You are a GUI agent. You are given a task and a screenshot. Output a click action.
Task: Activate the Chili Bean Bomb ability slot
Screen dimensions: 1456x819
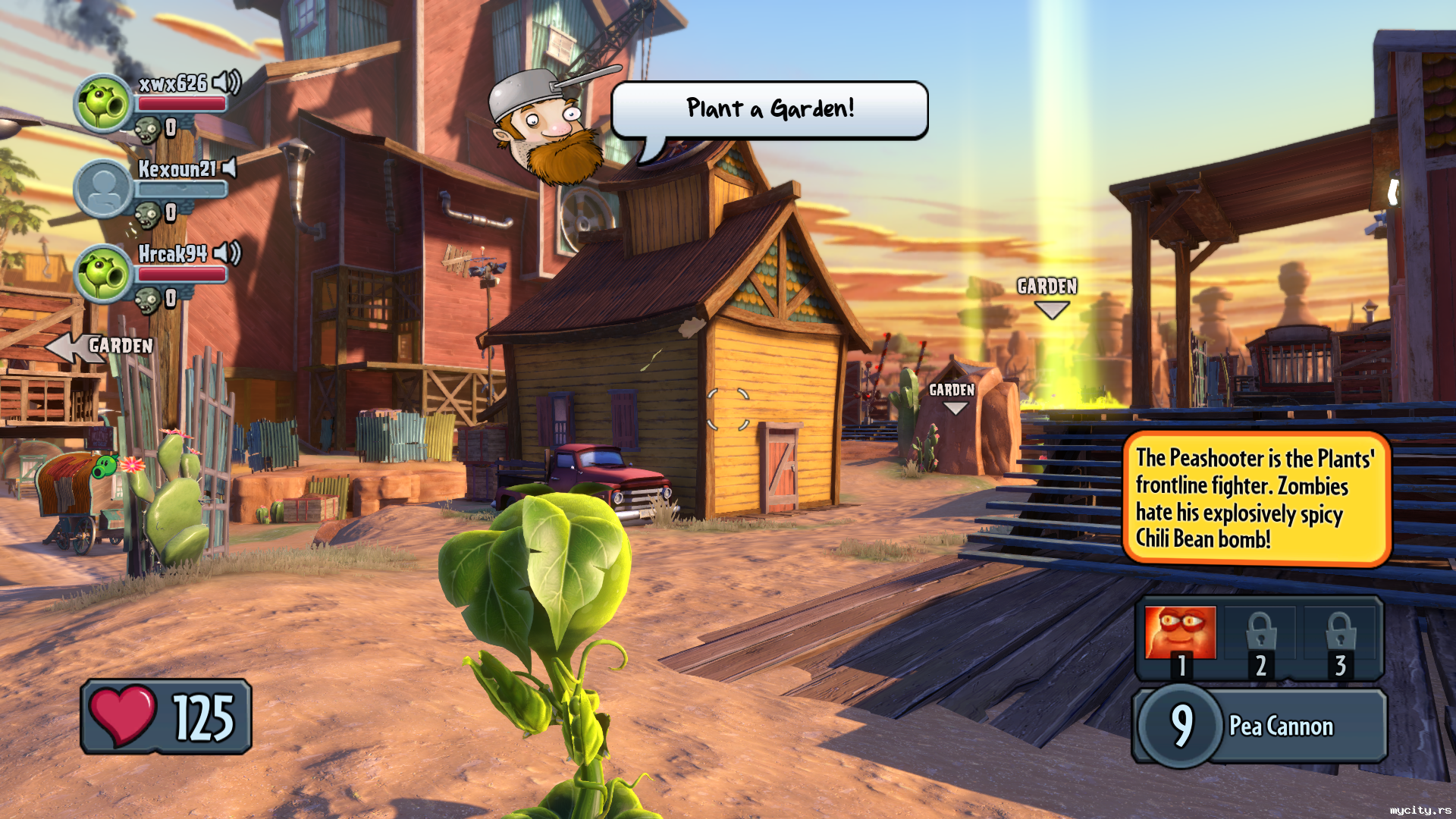click(1180, 634)
